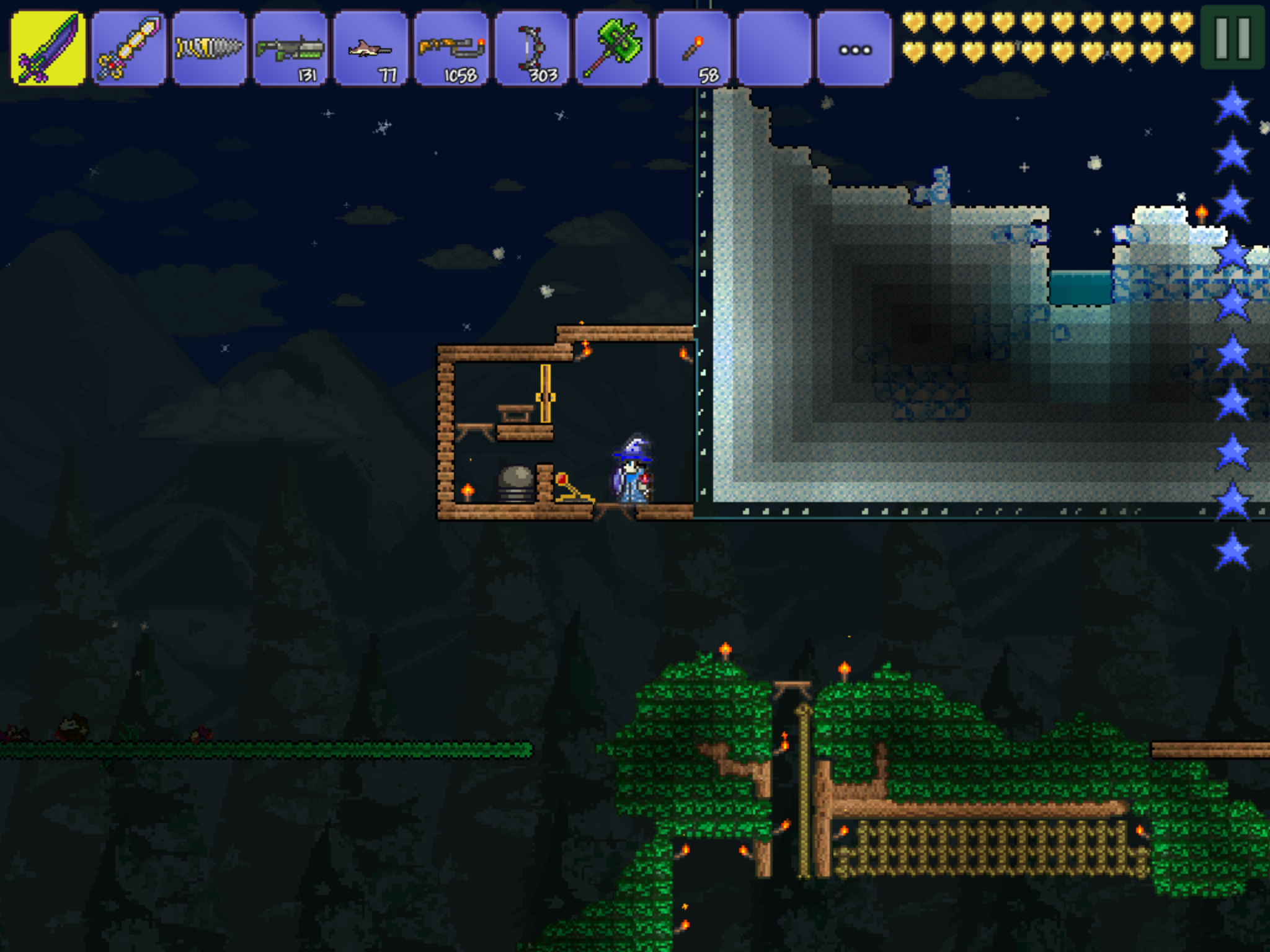The image size is (1270, 952).
Task: Select the green warhammer slot
Action: tap(613, 48)
